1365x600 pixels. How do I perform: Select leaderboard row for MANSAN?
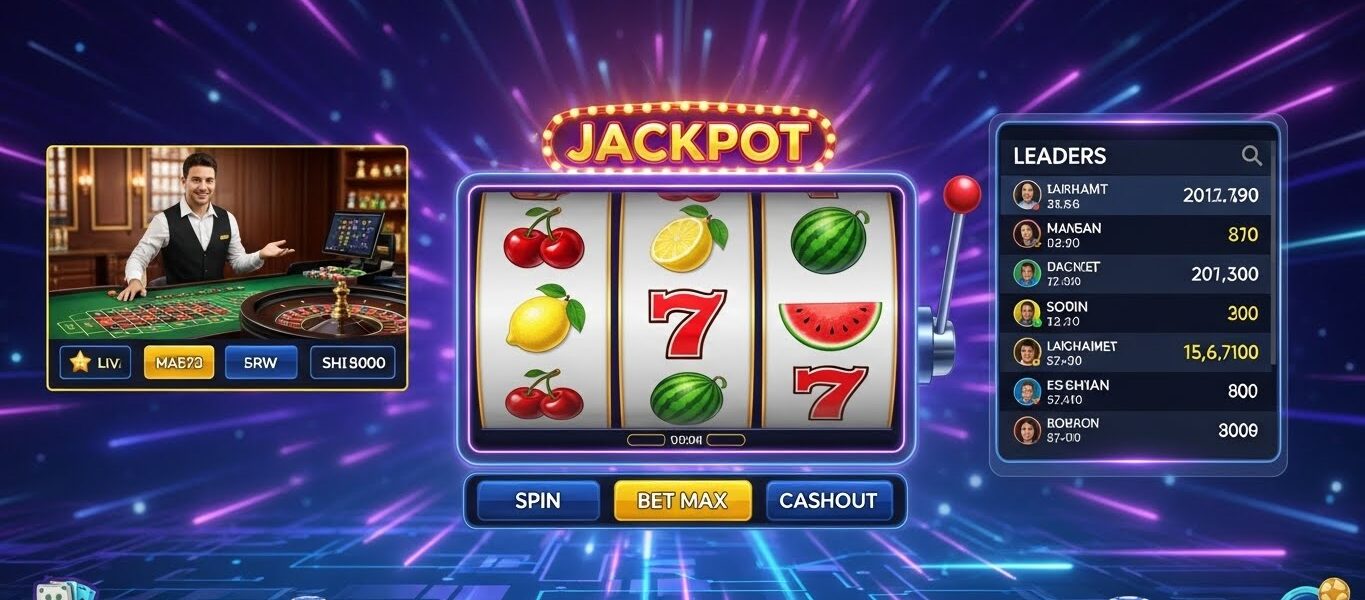click(x=1136, y=235)
